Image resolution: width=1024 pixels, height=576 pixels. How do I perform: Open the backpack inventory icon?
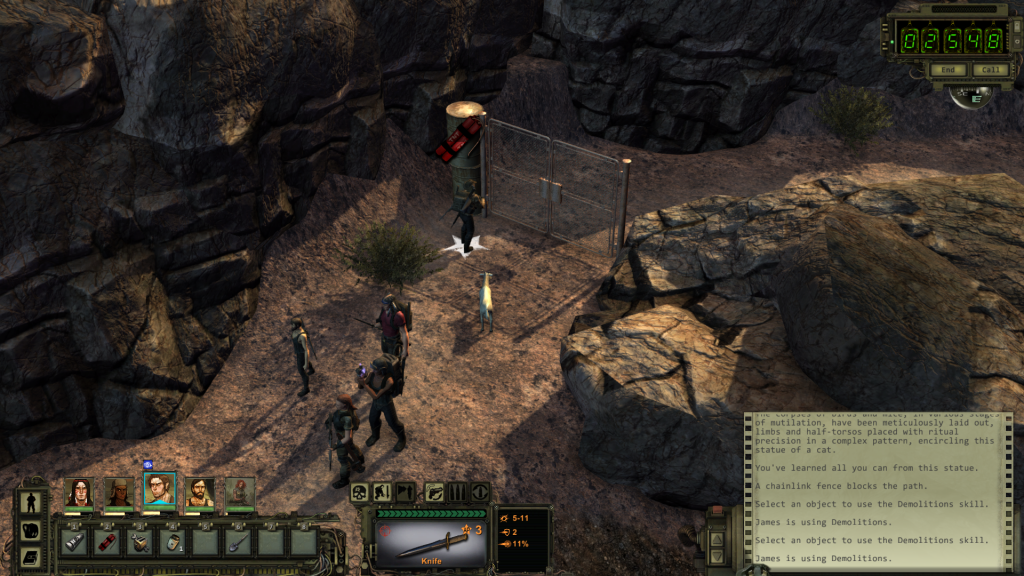tap(31, 530)
